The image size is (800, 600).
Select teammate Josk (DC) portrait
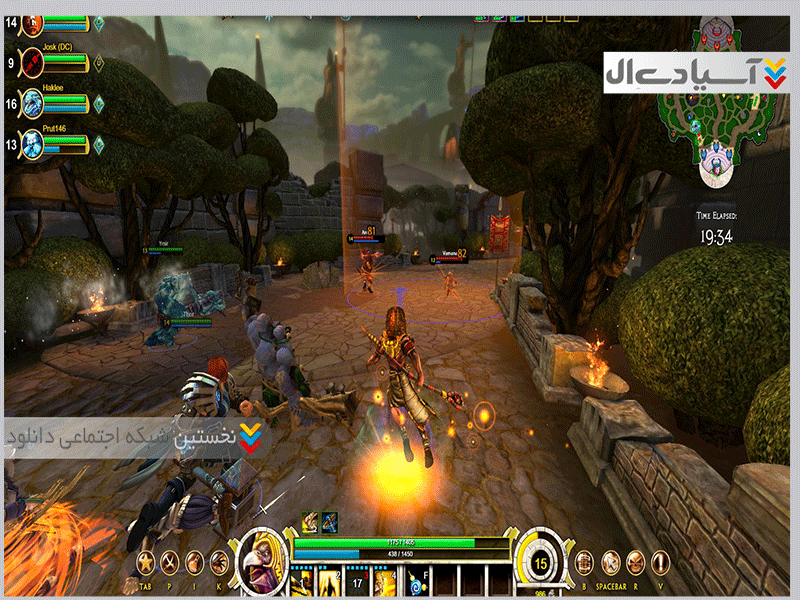click(33, 59)
